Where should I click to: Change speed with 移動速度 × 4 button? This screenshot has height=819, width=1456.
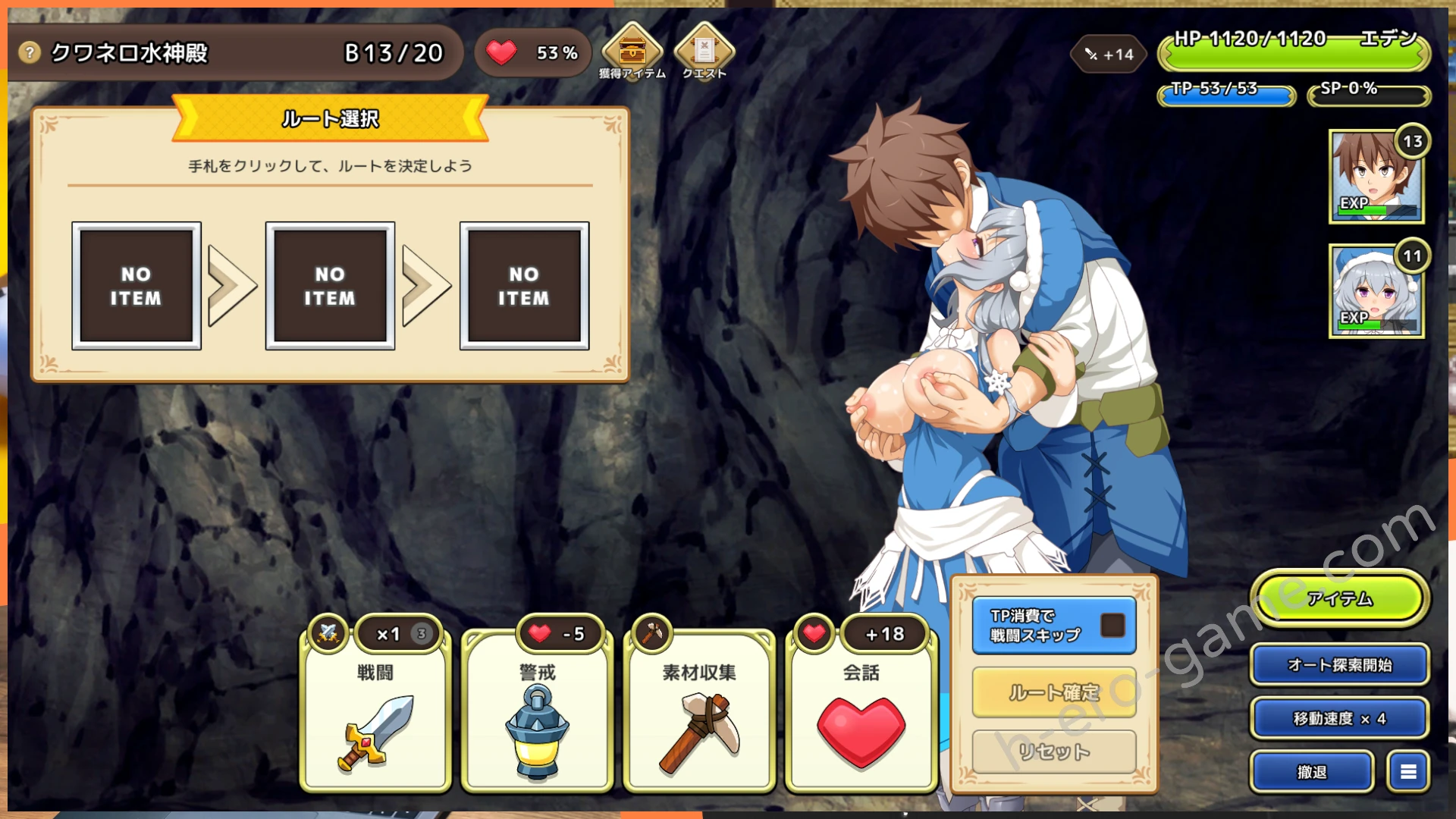click(x=1339, y=718)
